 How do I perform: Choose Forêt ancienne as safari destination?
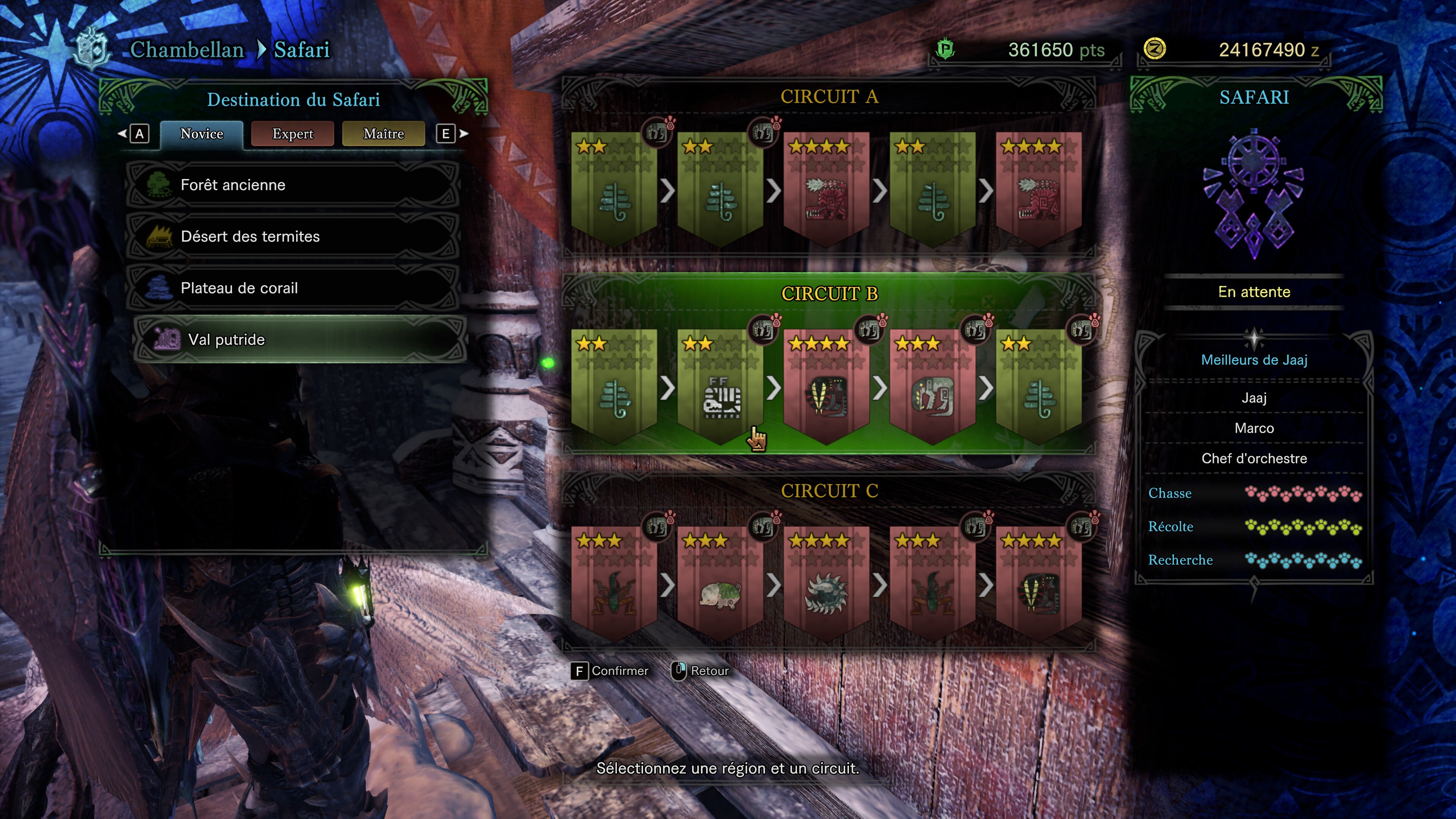pos(292,185)
